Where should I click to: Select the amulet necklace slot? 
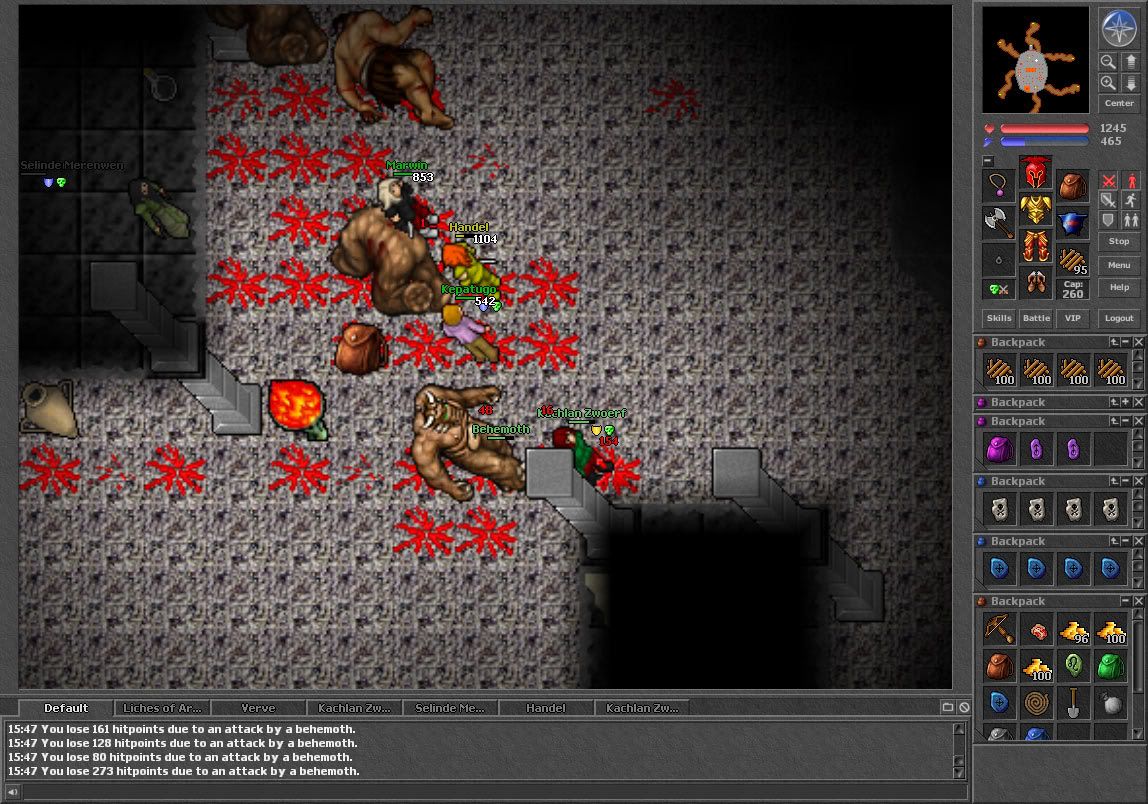998,185
